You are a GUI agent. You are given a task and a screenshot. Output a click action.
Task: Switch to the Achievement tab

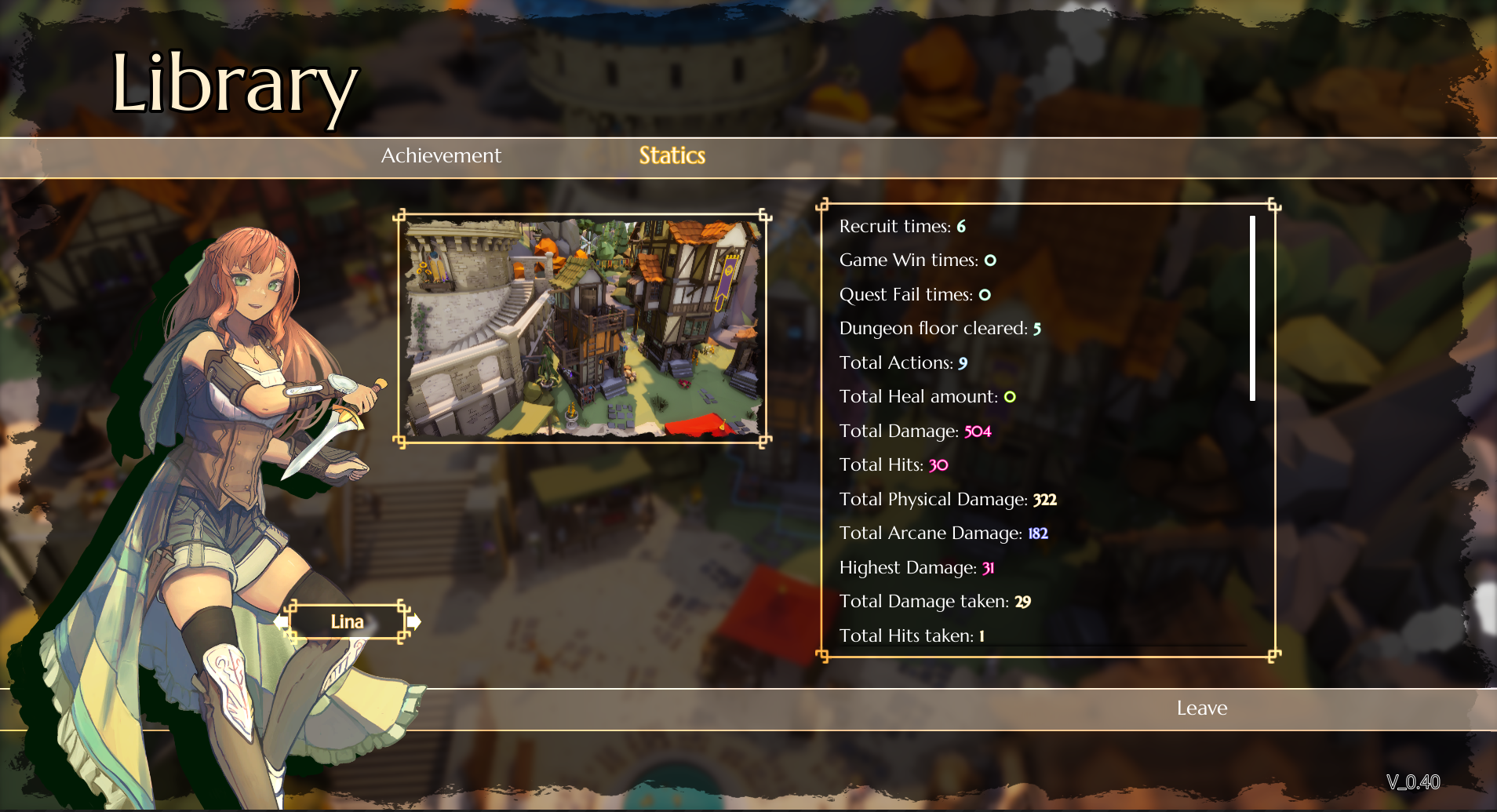point(441,155)
